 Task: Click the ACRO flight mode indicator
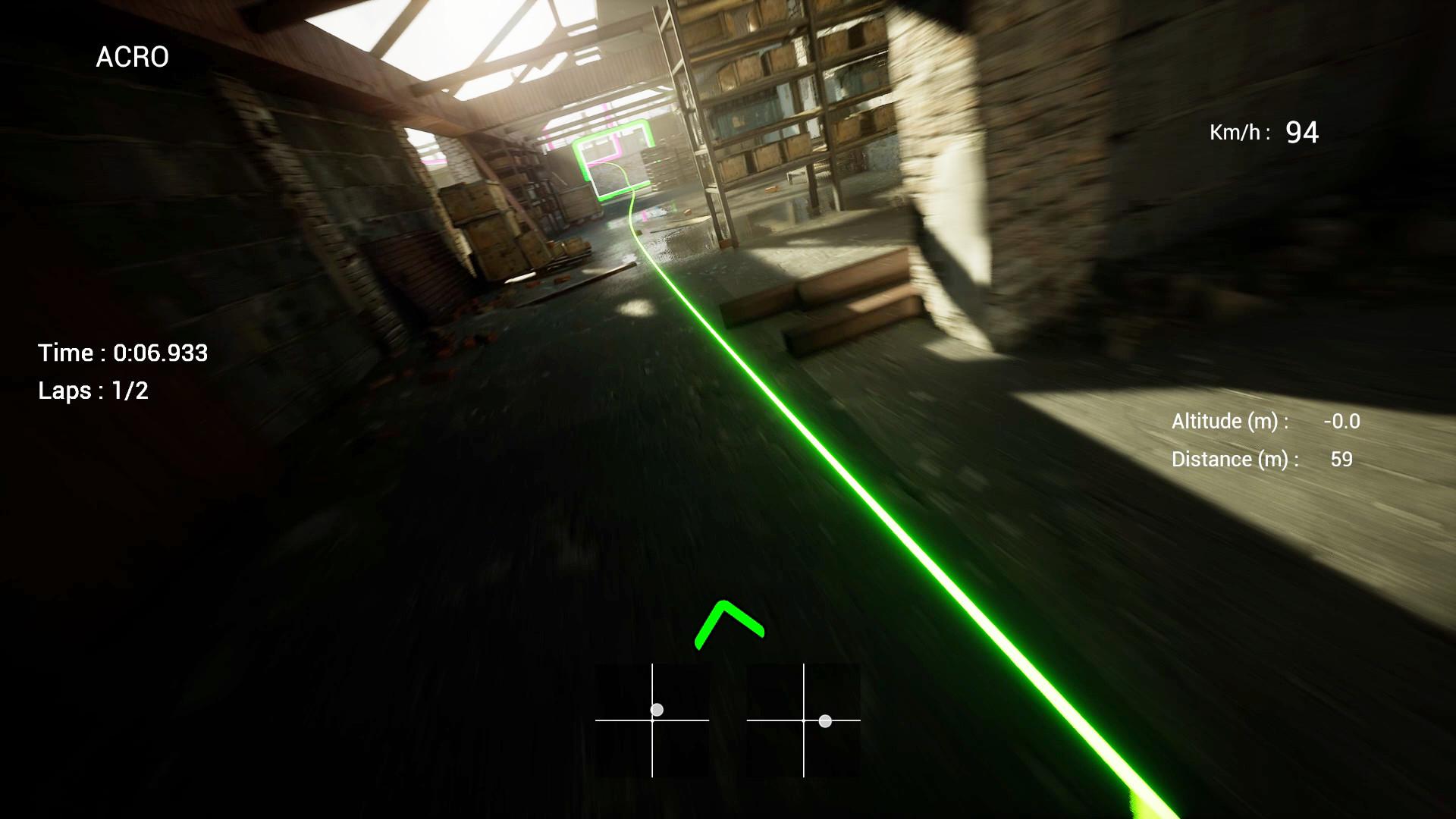pos(132,57)
